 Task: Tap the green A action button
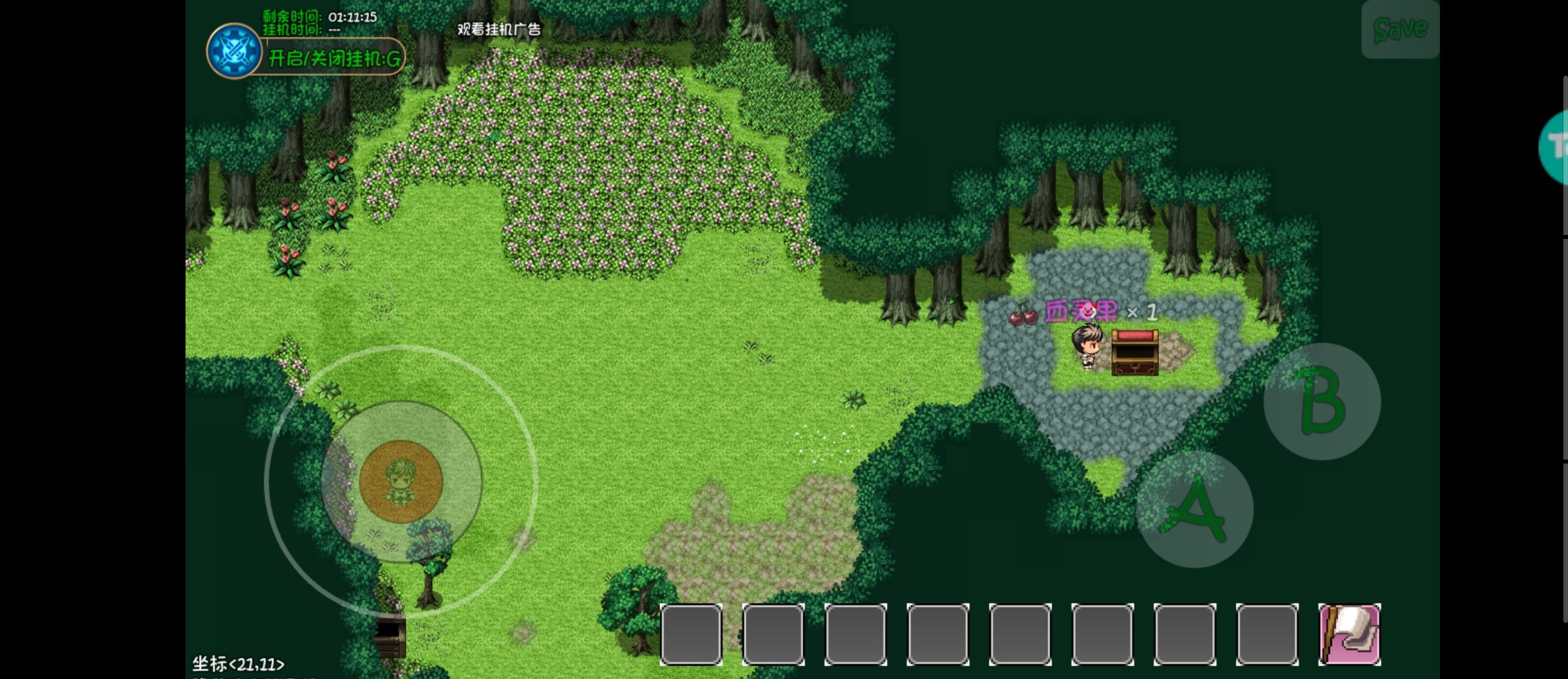(1194, 510)
